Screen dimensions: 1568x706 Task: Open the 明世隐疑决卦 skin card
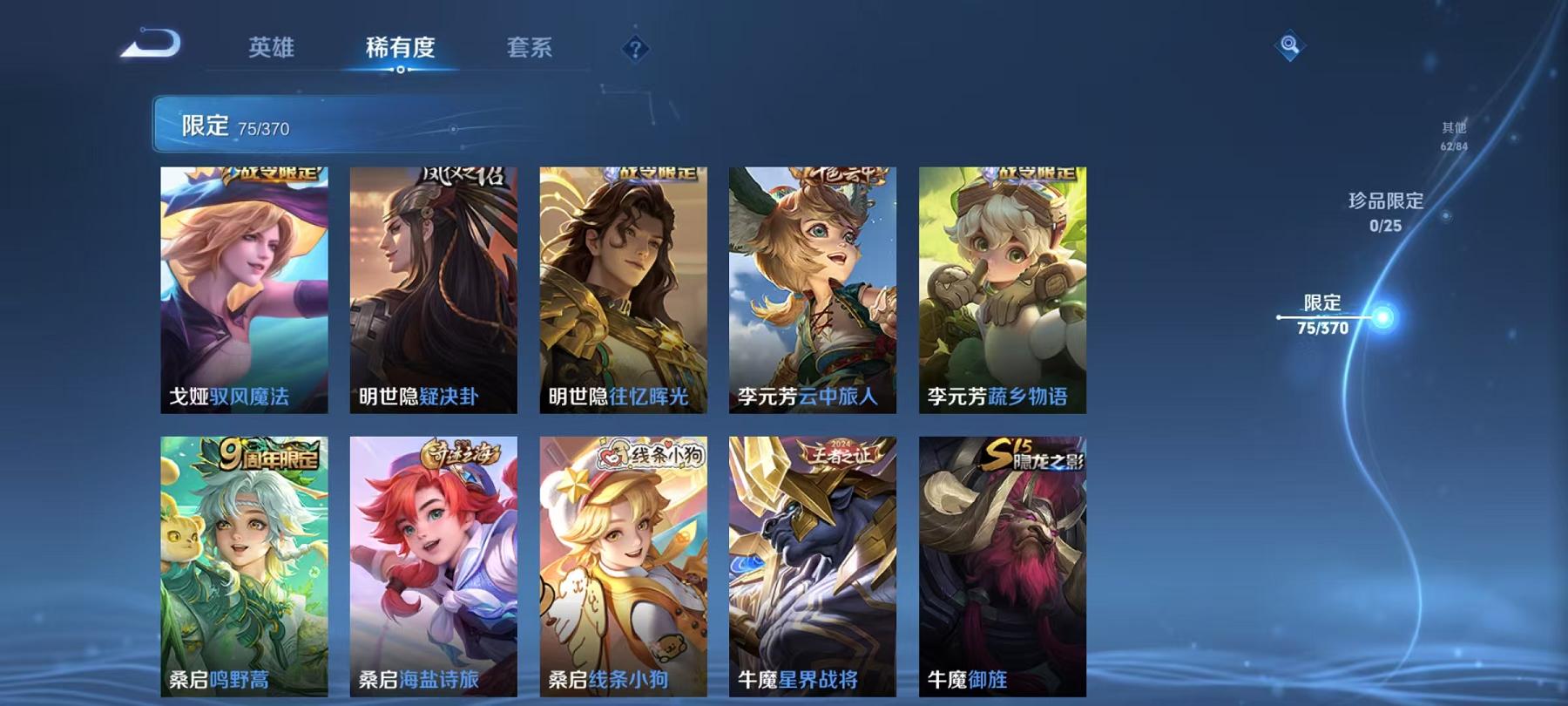click(436, 288)
